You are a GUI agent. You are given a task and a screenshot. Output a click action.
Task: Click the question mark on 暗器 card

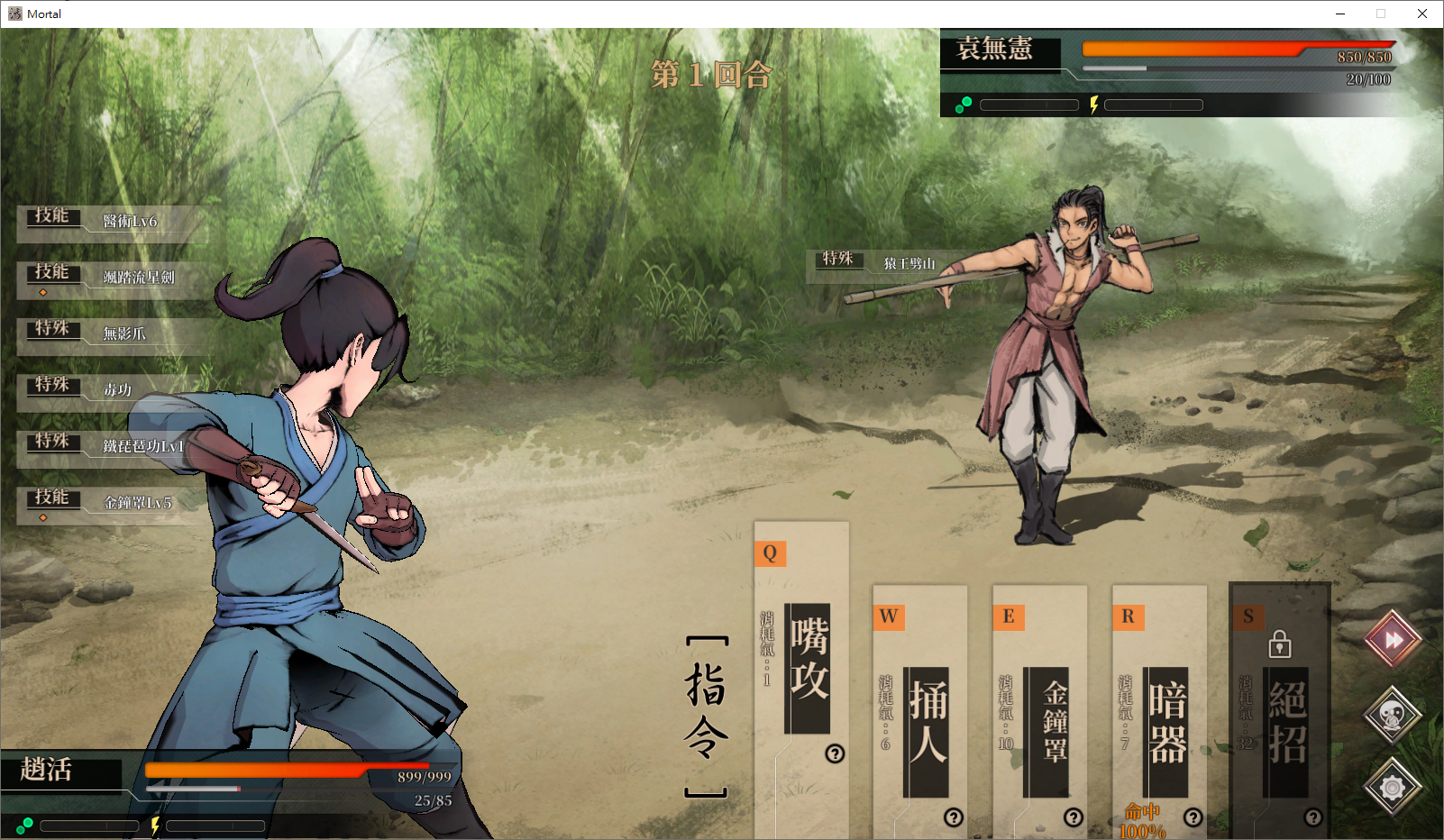point(1193,817)
